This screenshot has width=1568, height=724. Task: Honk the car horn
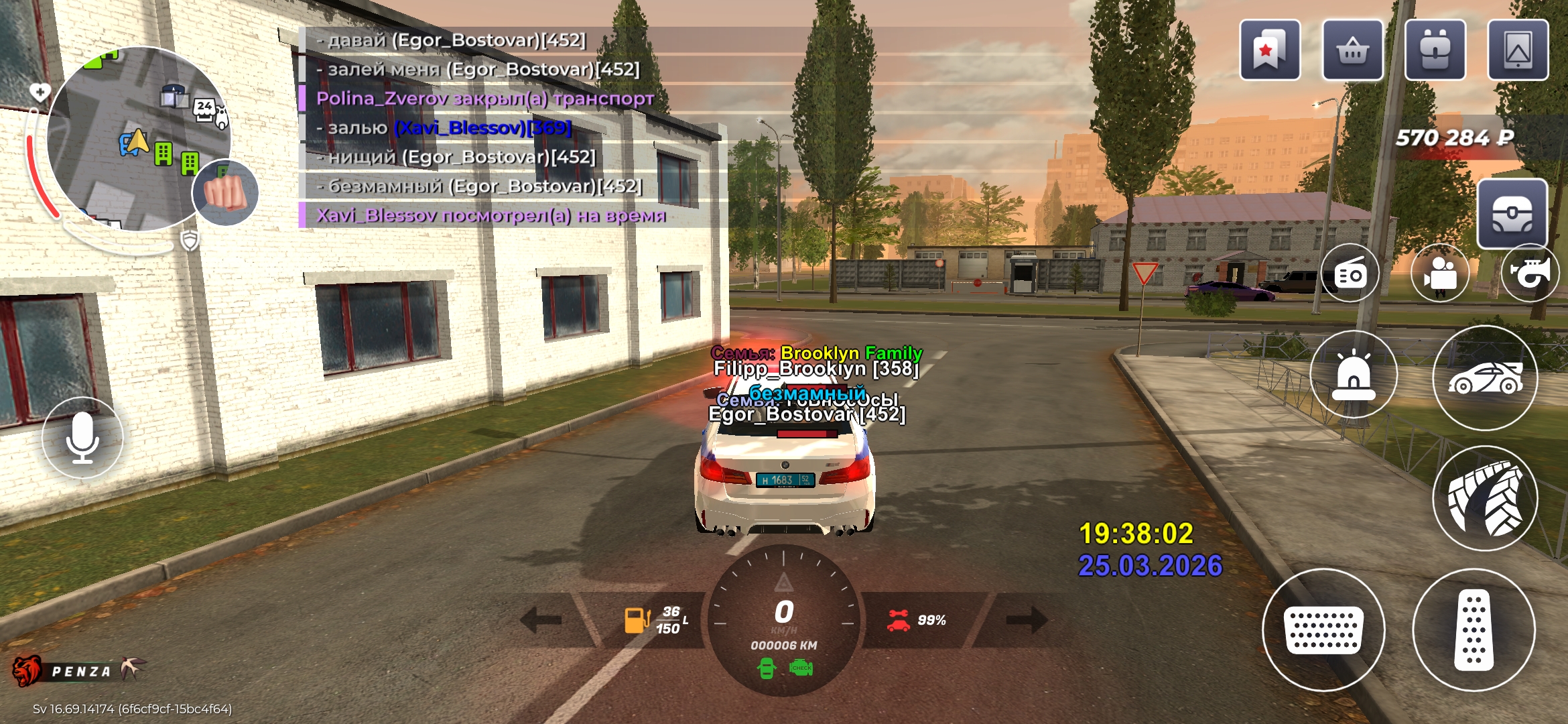1530,274
